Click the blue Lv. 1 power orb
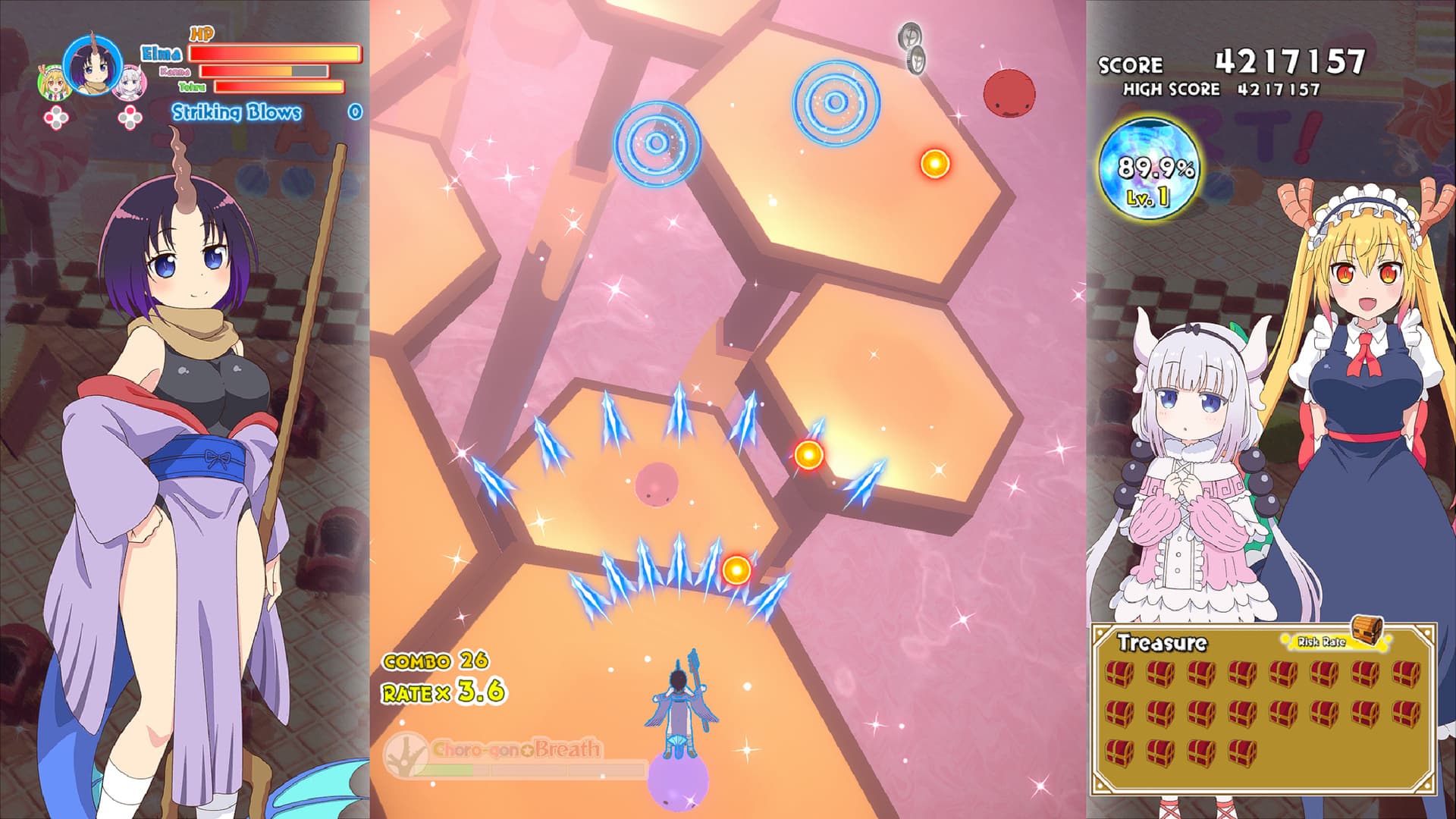The height and width of the screenshot is (819, 1456). pos(1150,168)
